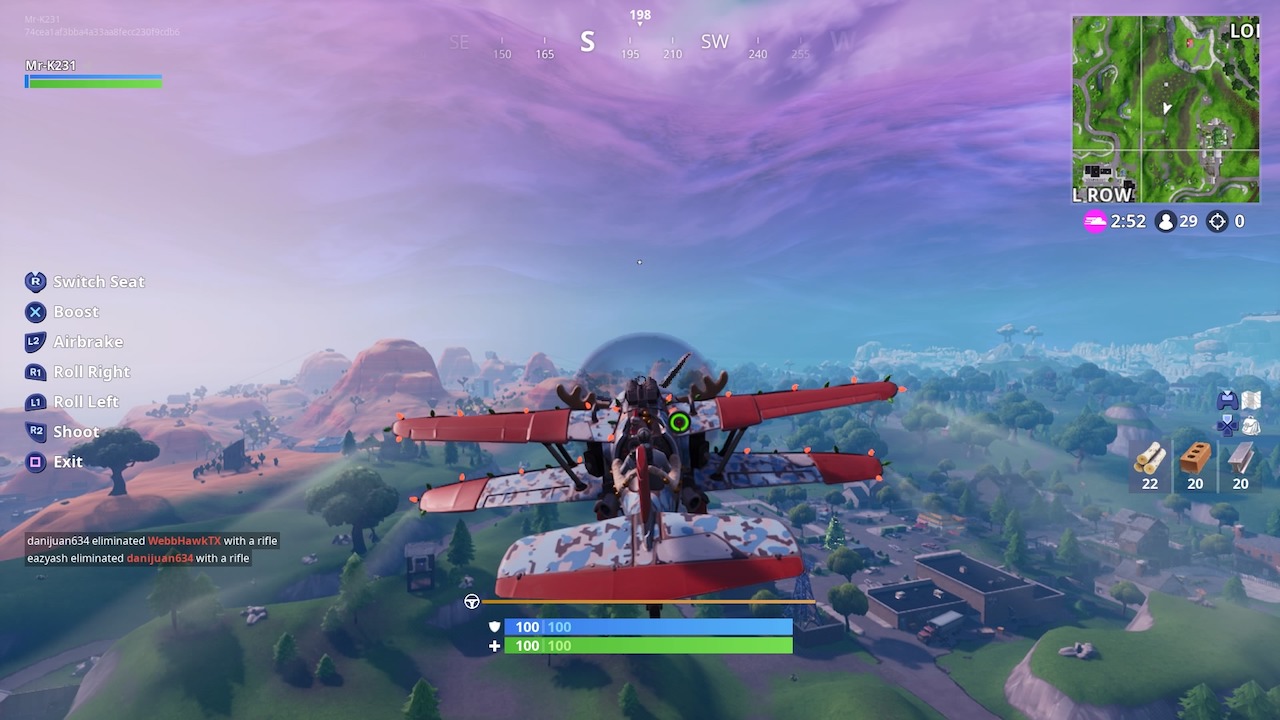Click the shield icon beside the blue bar
1280x720 pixels.
[x=493, y=626]
